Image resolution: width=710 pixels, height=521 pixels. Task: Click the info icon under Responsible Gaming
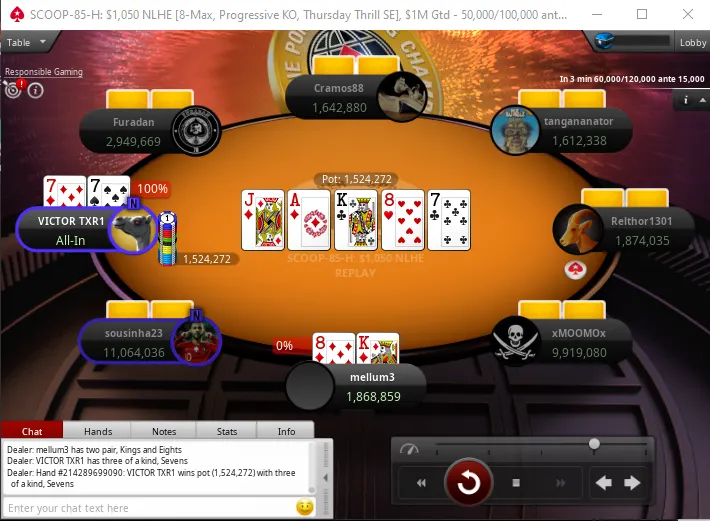click(36, 91)
